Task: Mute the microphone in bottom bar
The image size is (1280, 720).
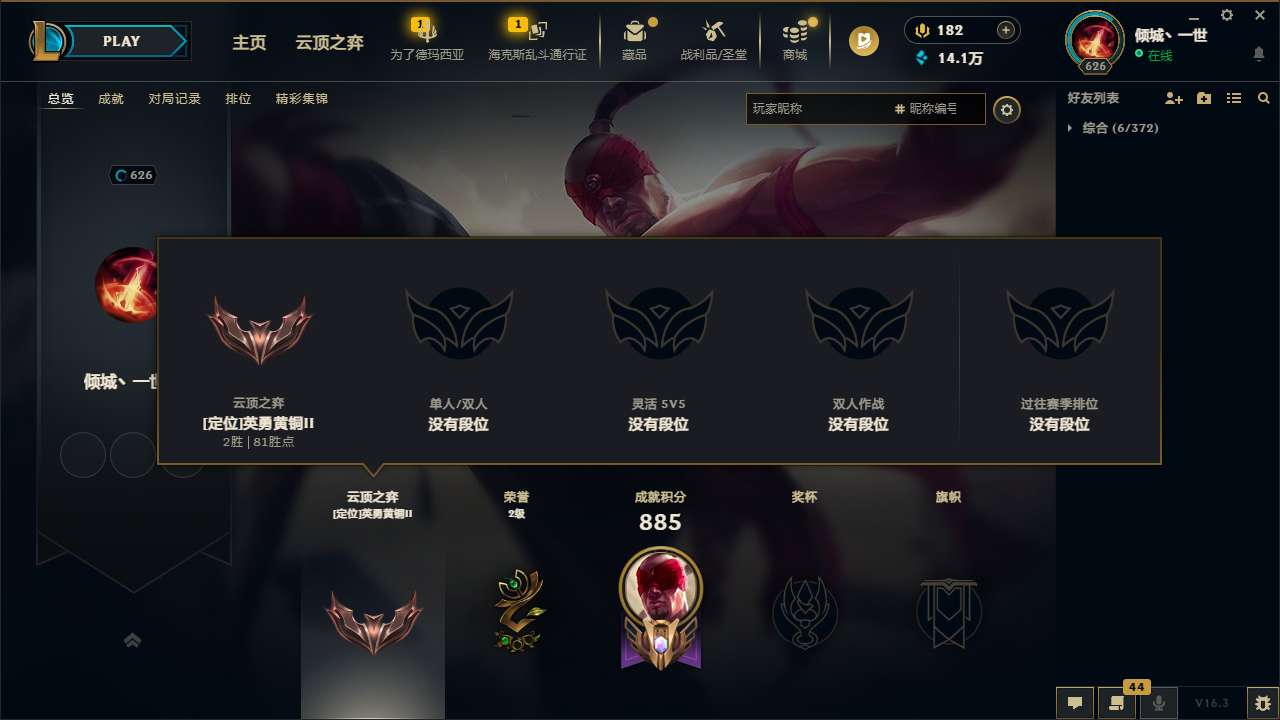Action: [1160, 703]
